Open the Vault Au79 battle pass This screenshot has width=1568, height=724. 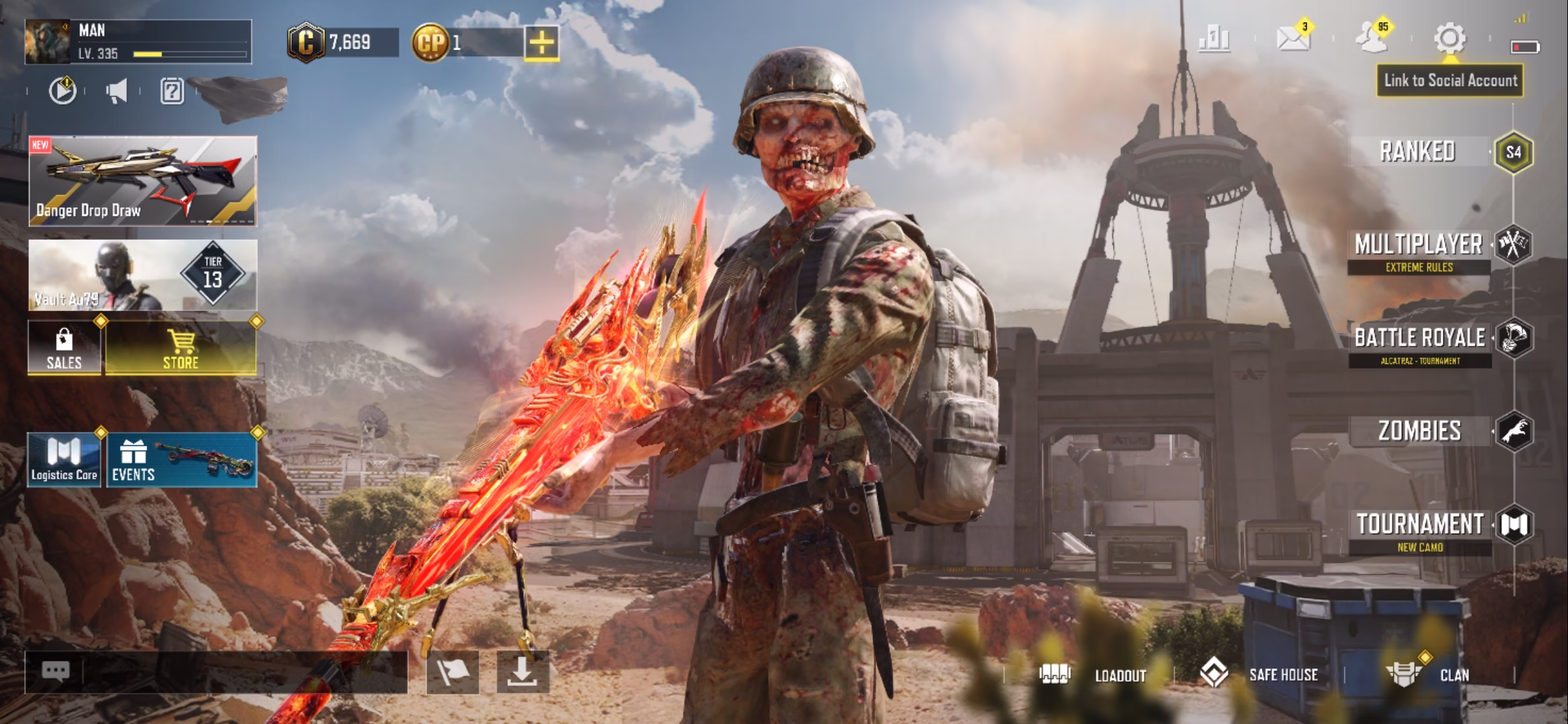143,276
